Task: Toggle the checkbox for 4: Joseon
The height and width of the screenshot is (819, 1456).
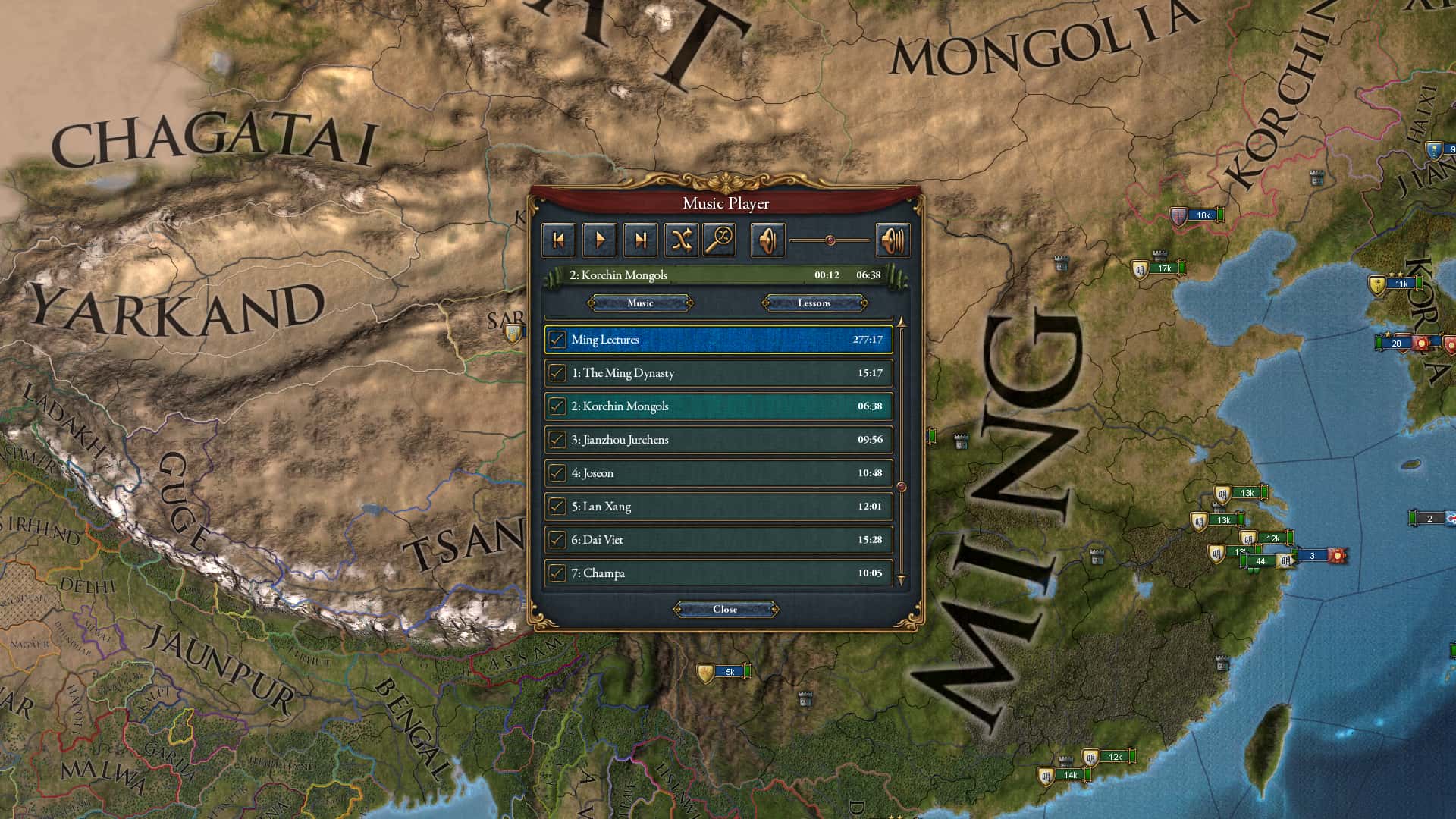Action: [x=556, y=472]
